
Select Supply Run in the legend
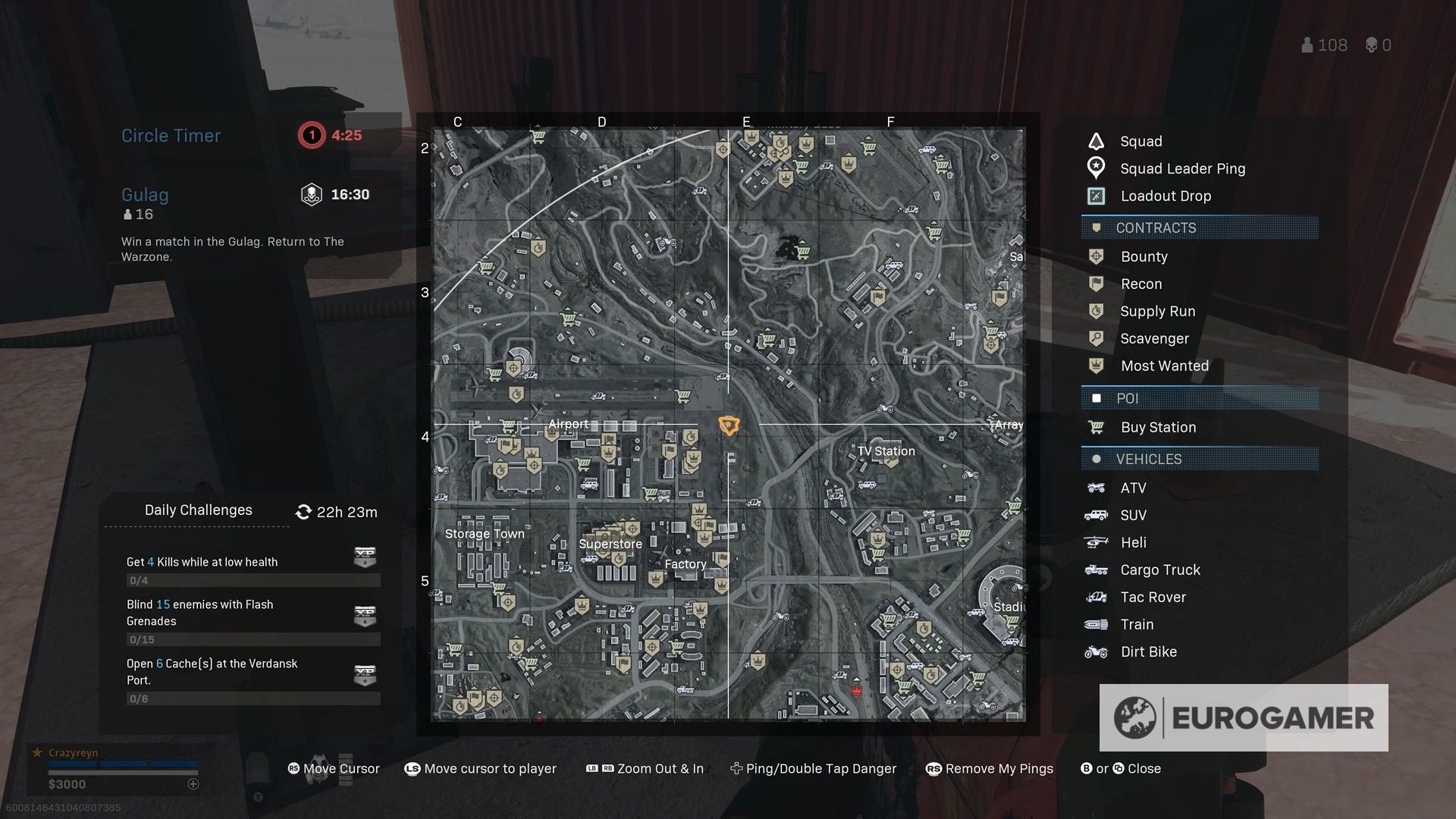1157,312
